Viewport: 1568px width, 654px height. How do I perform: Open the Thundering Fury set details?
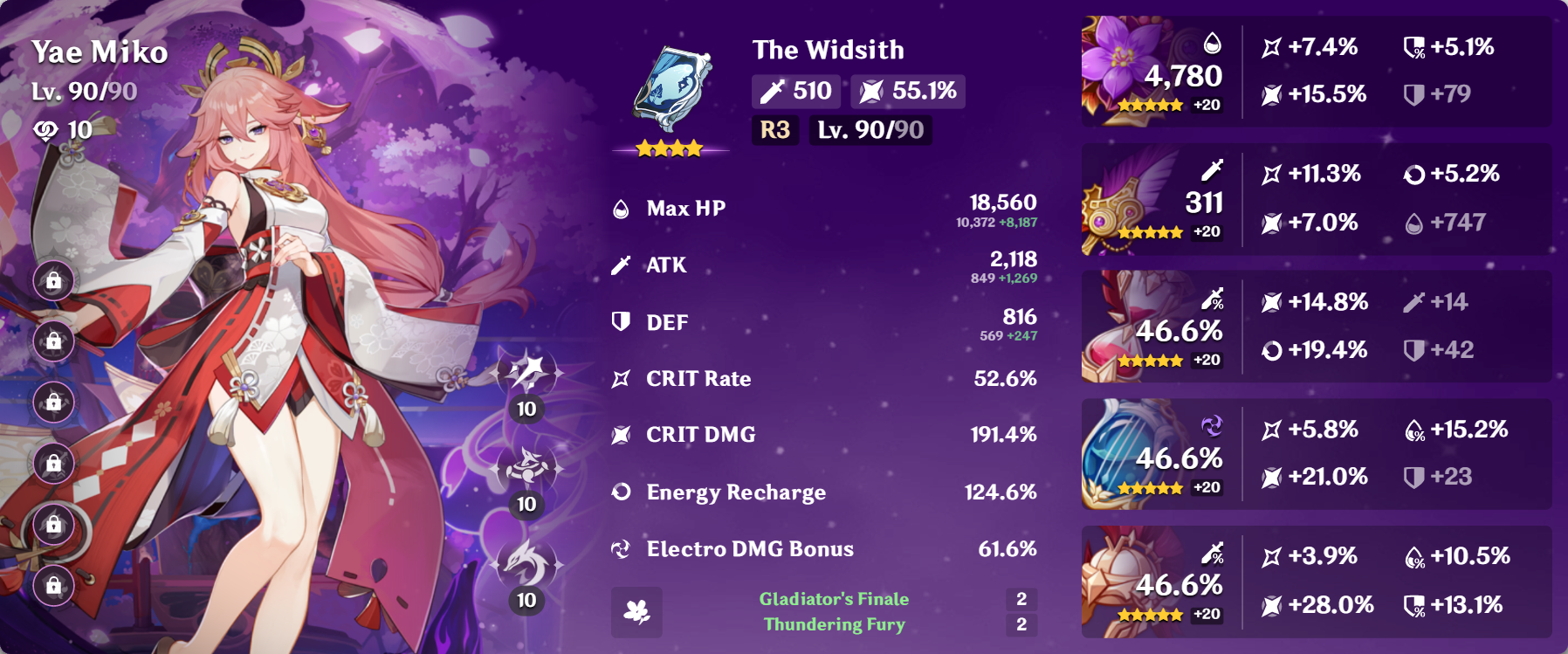point(834,624)
